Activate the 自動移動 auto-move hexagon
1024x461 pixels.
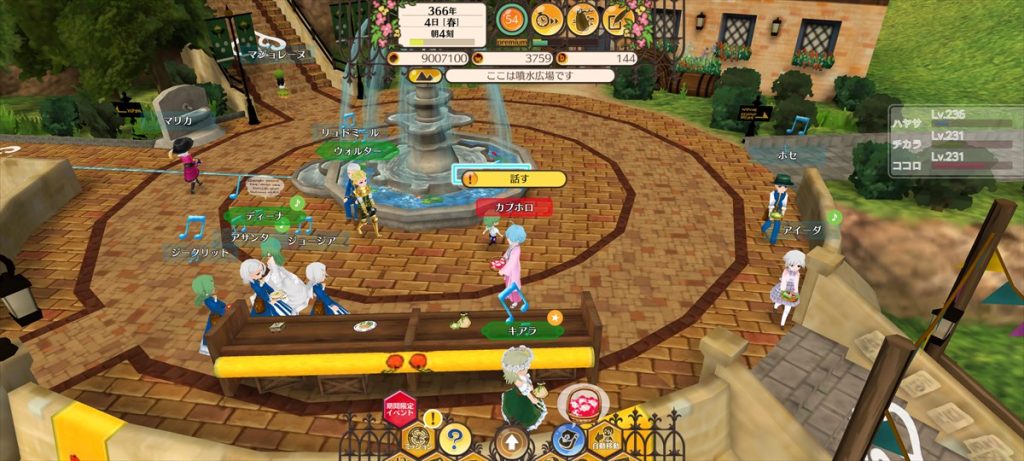coord(605,438)
